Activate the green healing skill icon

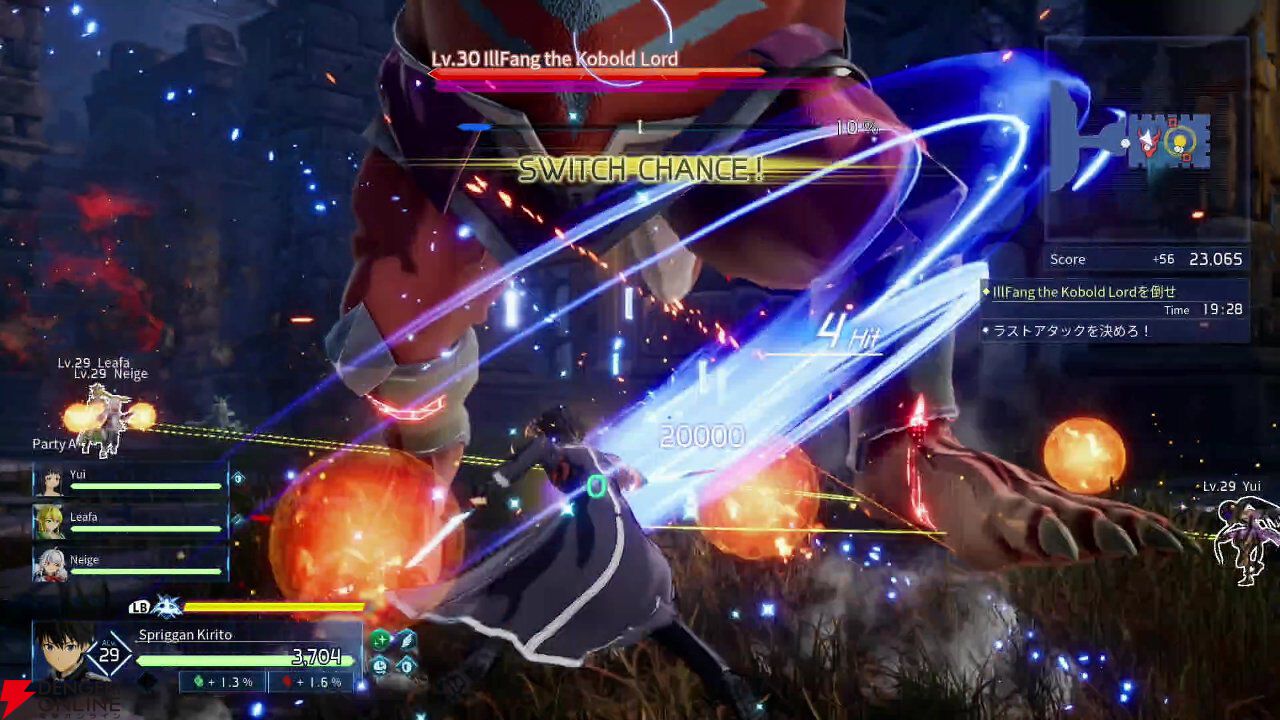[380, 640]
